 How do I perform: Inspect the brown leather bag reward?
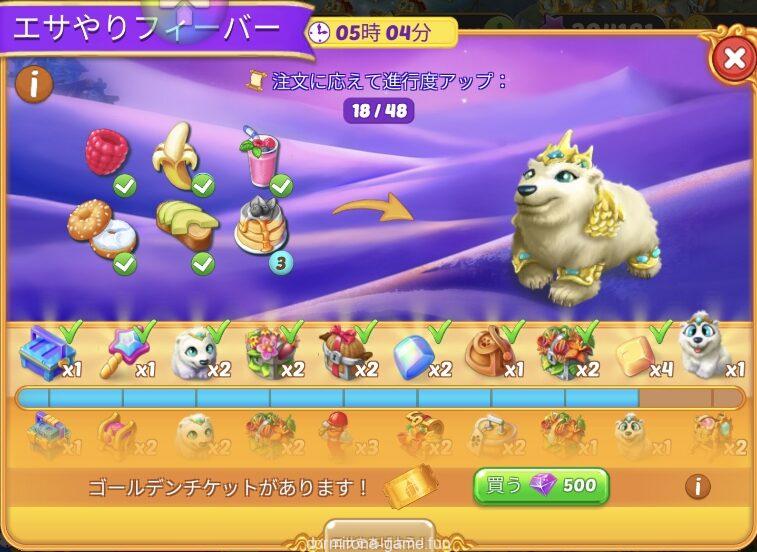pos(490,354)
